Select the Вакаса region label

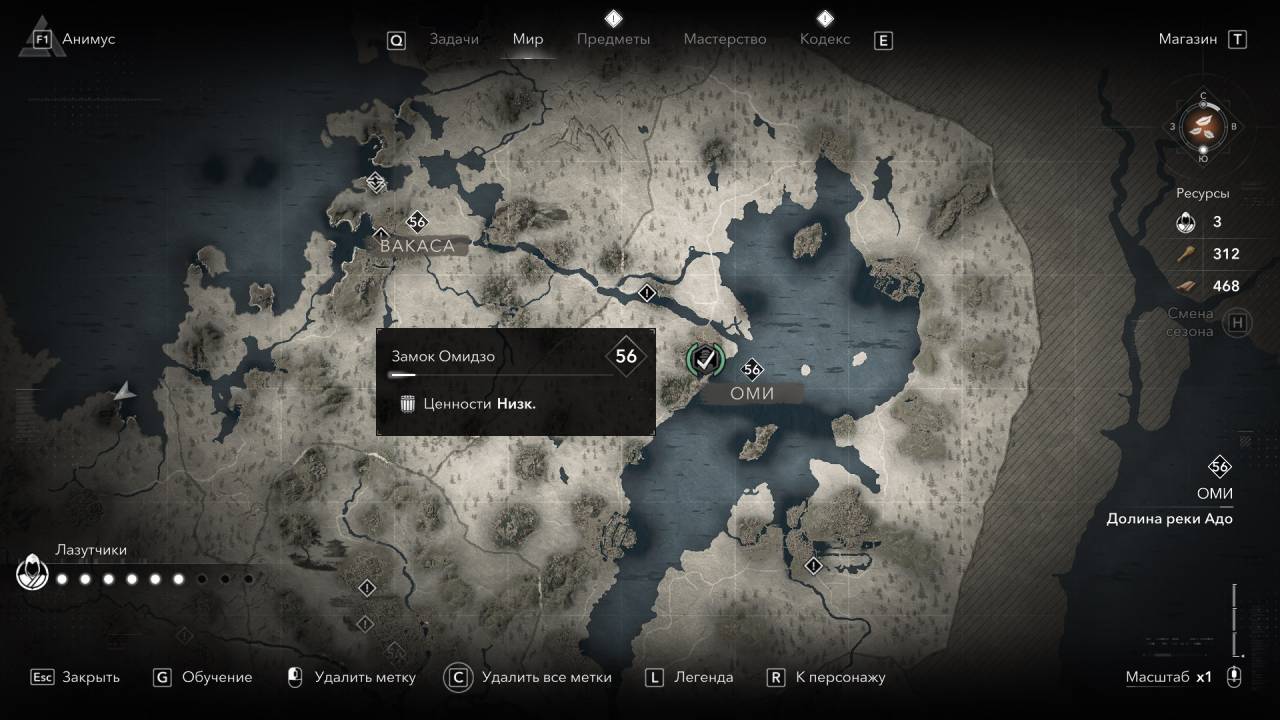click(x=417, y=246)
